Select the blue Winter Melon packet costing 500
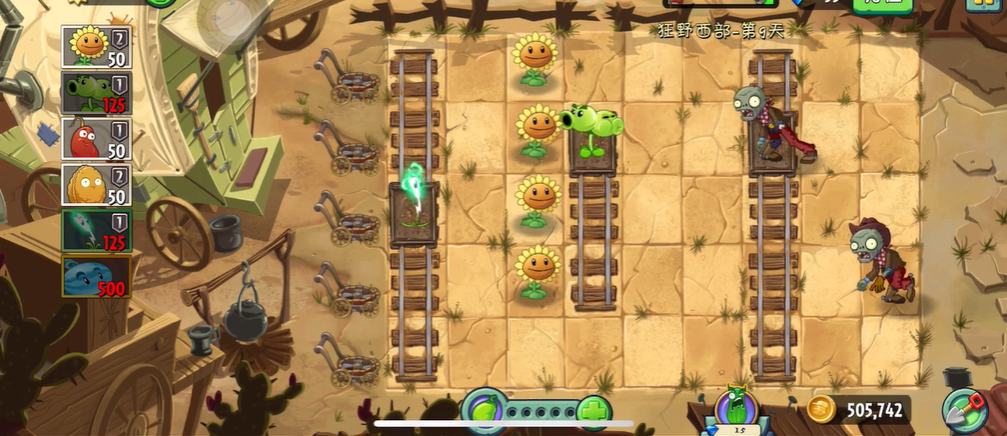Image resolution: width=1007 pixels, height=436 pixels. [98, 277]
